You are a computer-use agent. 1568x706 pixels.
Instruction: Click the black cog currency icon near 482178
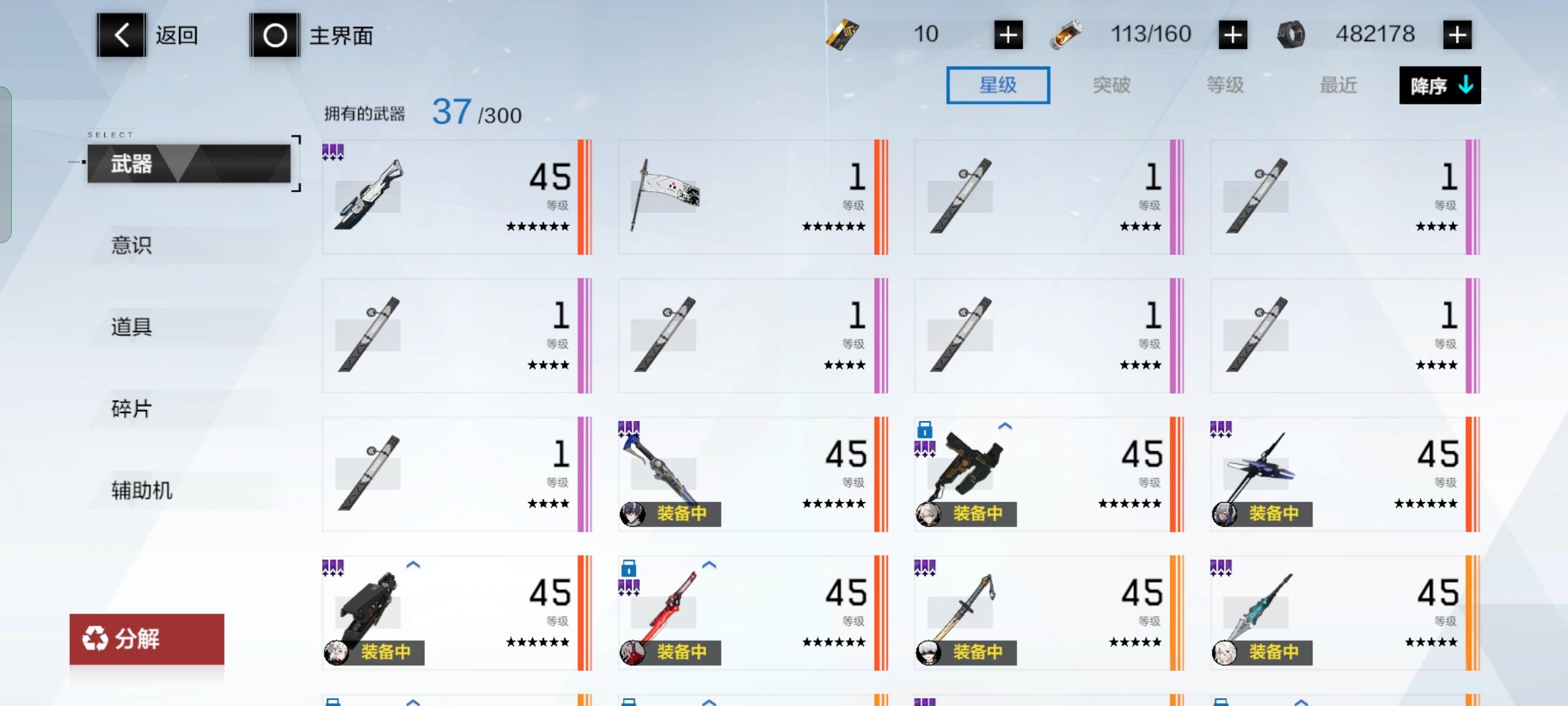click(x=1290, y=33)
